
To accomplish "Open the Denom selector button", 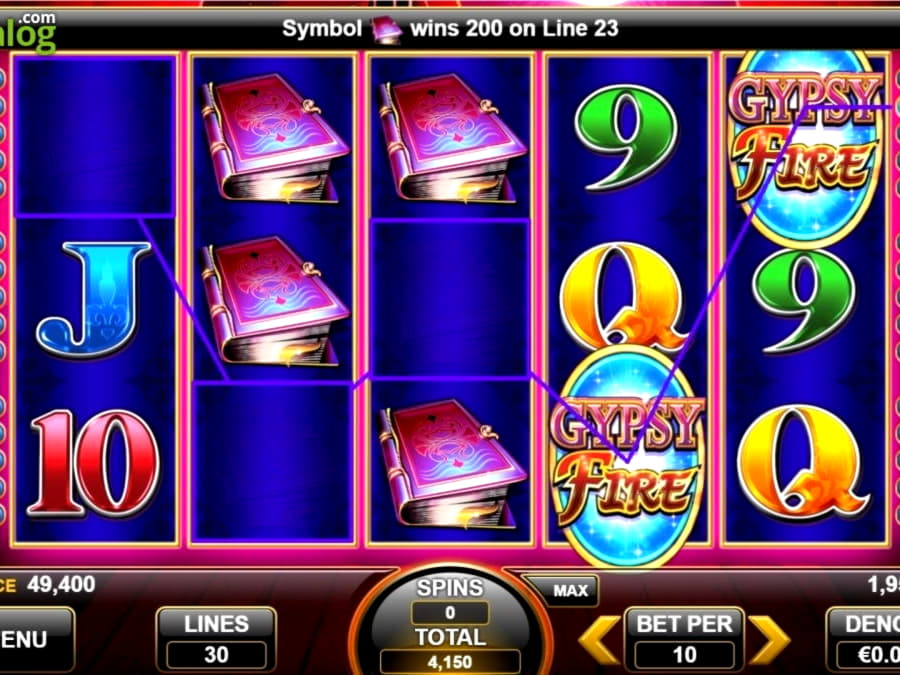I will [865, 639].
